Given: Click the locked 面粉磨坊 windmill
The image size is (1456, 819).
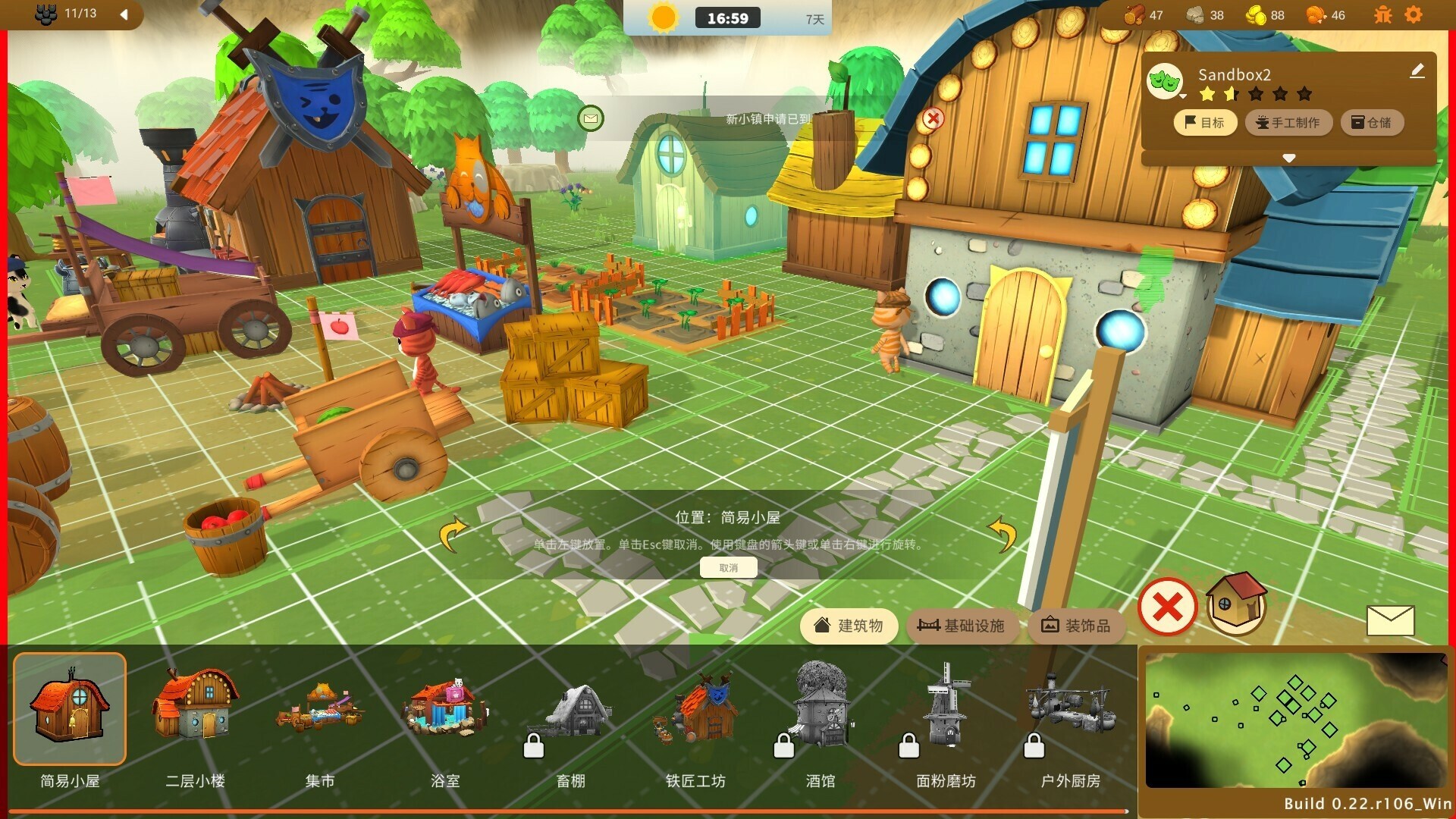Looking at the screenshot, I should [946, 710].
